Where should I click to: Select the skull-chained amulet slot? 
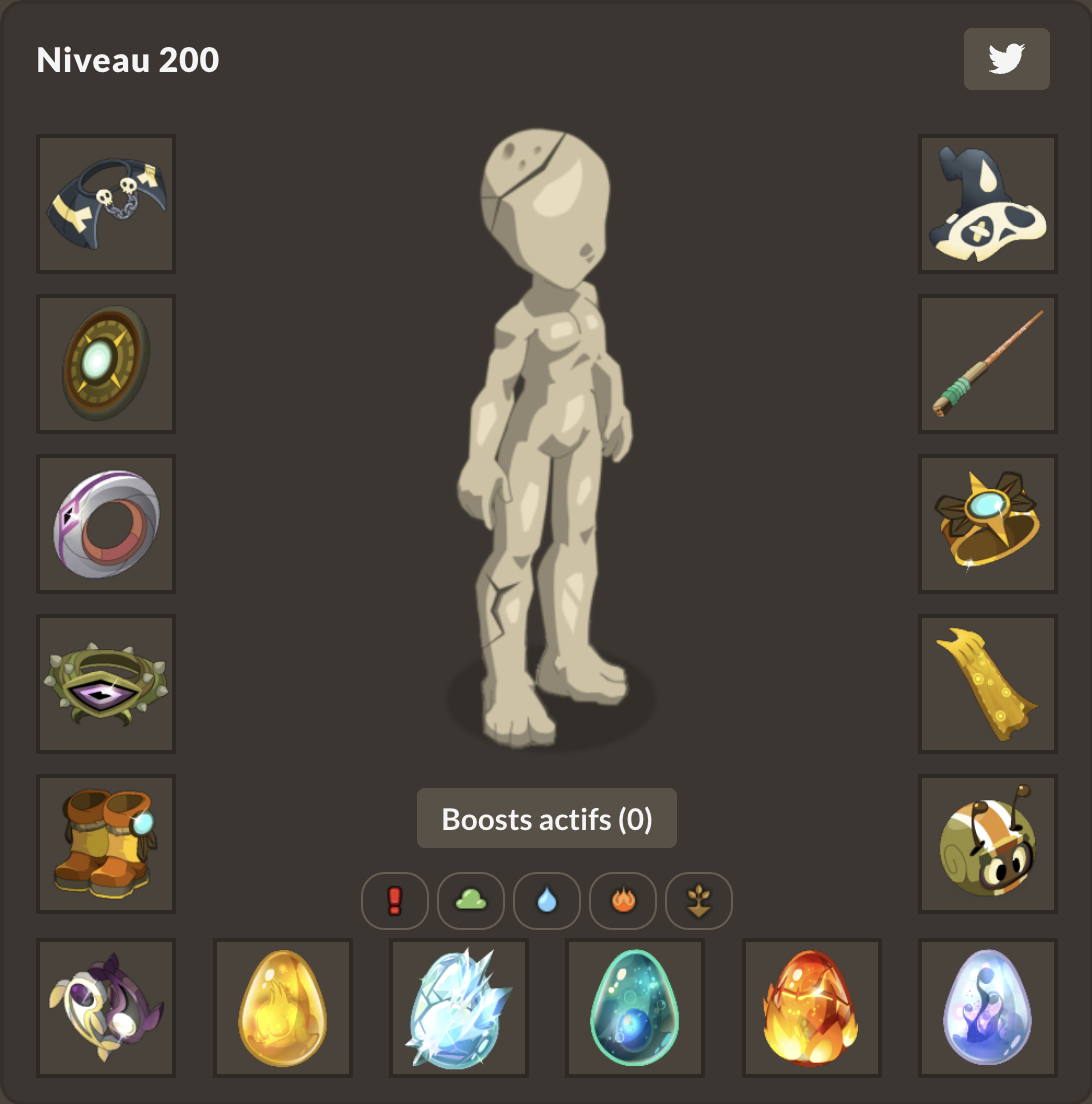(x=106, y=204)
